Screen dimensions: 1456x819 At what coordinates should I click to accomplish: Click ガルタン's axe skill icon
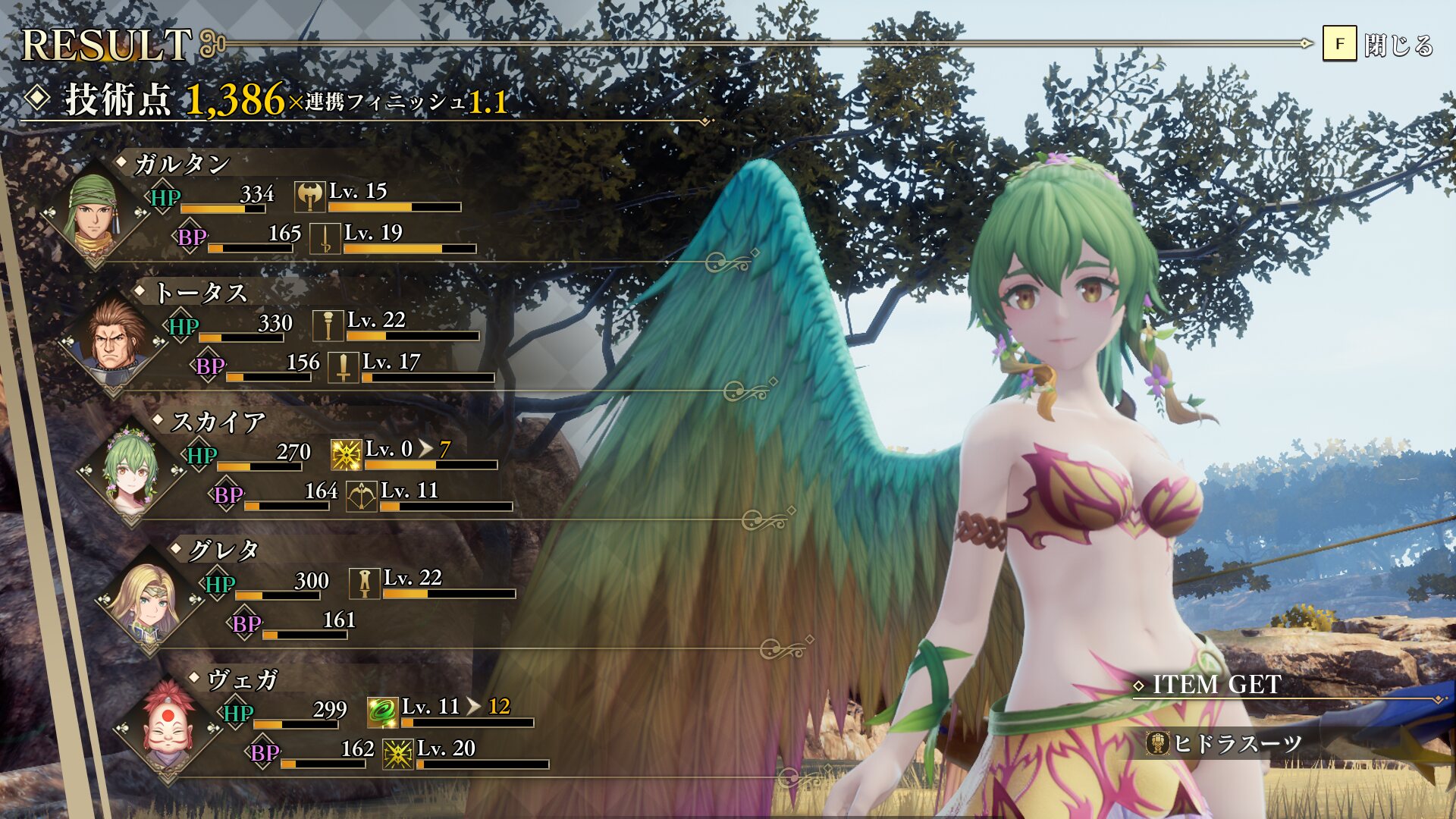(x=309, y=197)
